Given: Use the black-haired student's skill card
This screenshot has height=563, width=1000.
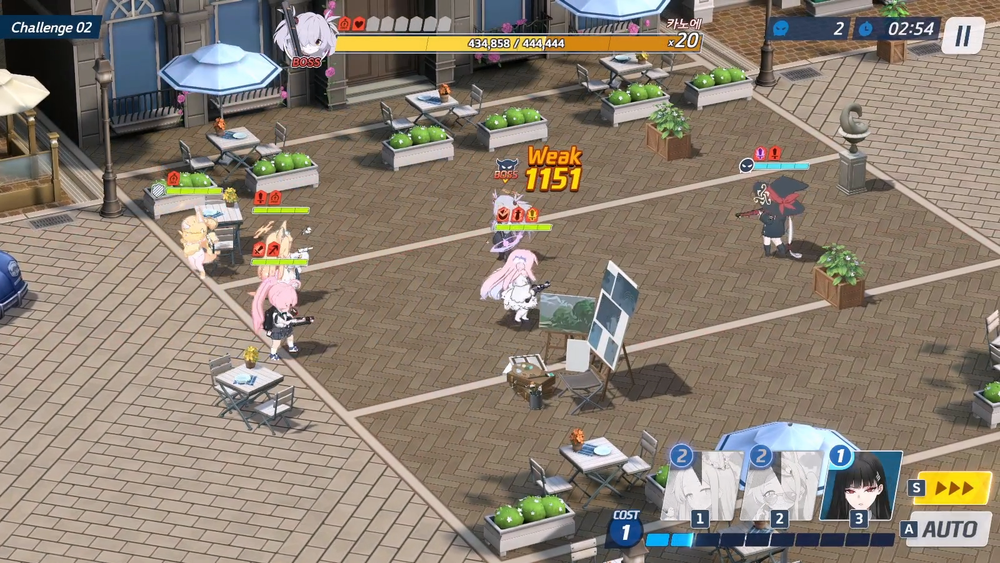Looking at the screenshot, I should 861,487.
